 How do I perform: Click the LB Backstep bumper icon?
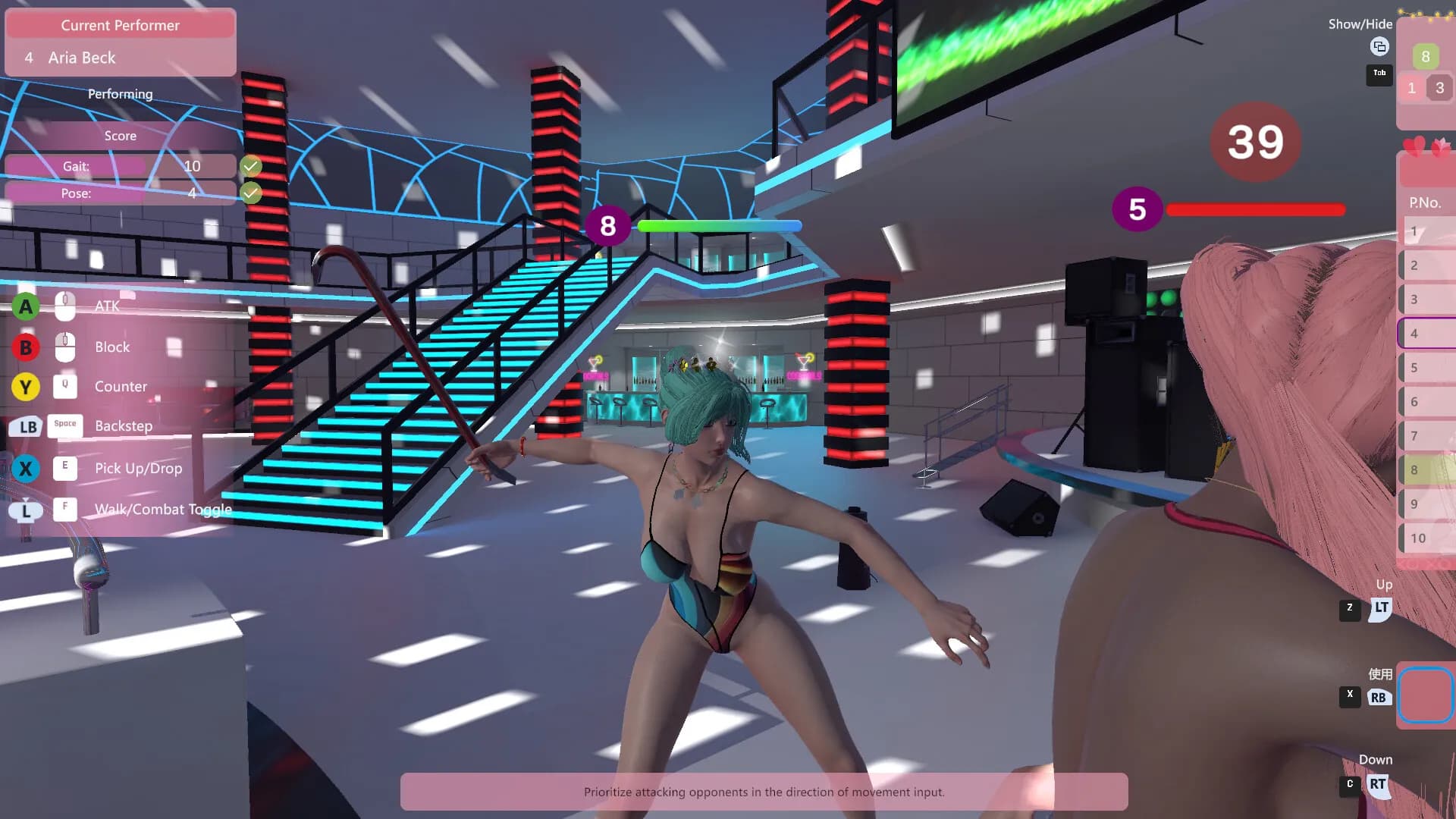tap(26, 427)
